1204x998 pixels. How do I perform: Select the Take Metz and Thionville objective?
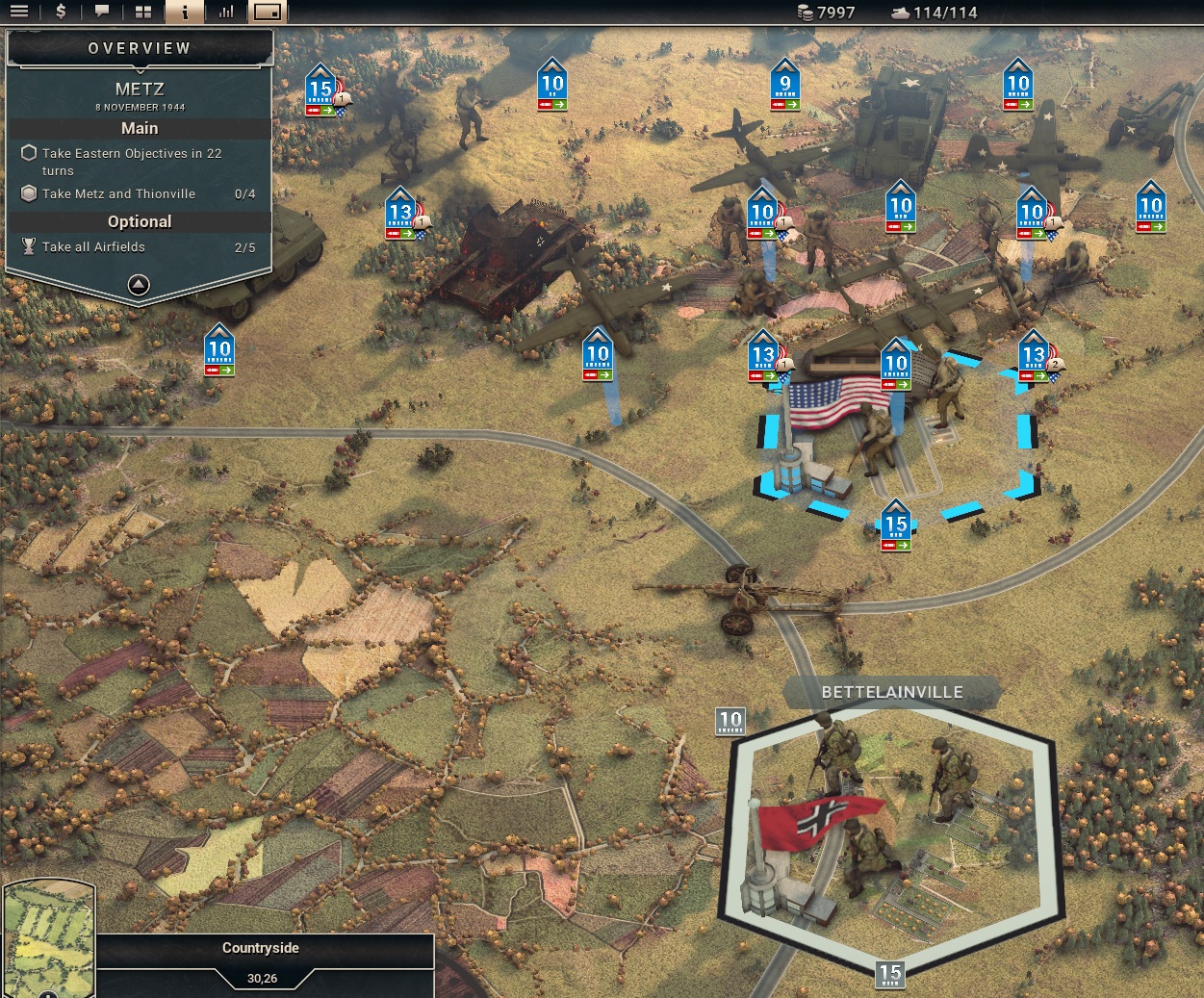point(118,193)
